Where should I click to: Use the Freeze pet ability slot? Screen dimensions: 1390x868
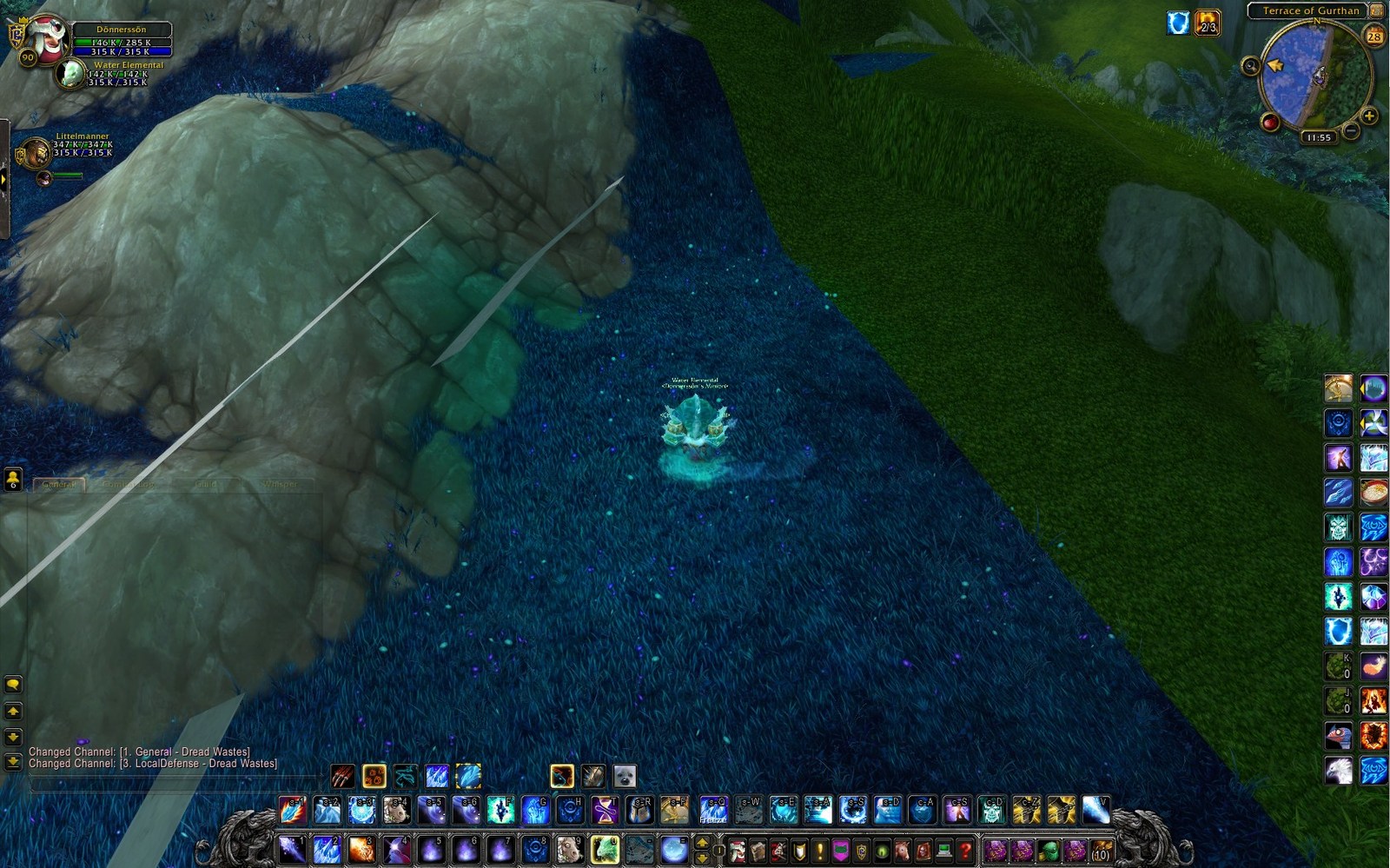(x=713, y=811)
